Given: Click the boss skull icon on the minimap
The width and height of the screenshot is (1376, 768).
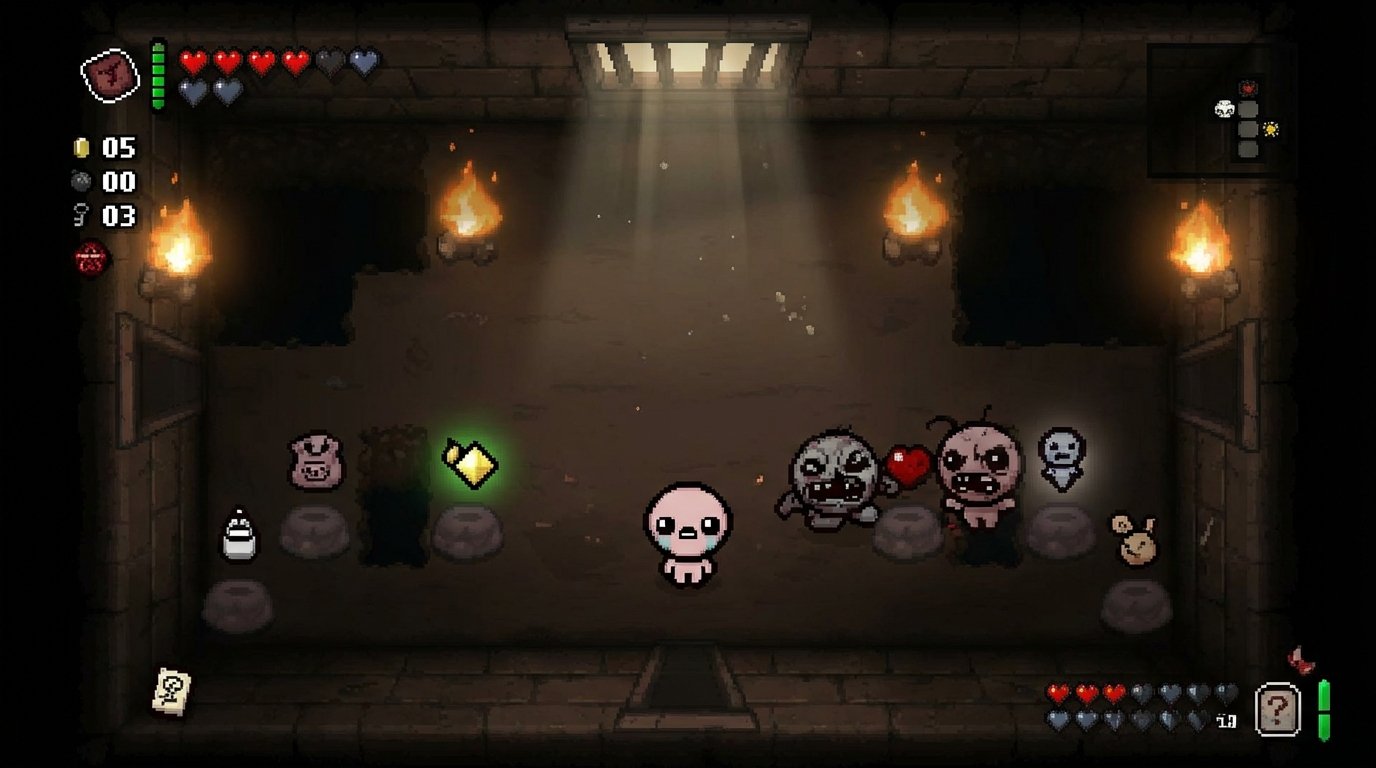Looking at the screenshot, I should (x=1224, y=108).
